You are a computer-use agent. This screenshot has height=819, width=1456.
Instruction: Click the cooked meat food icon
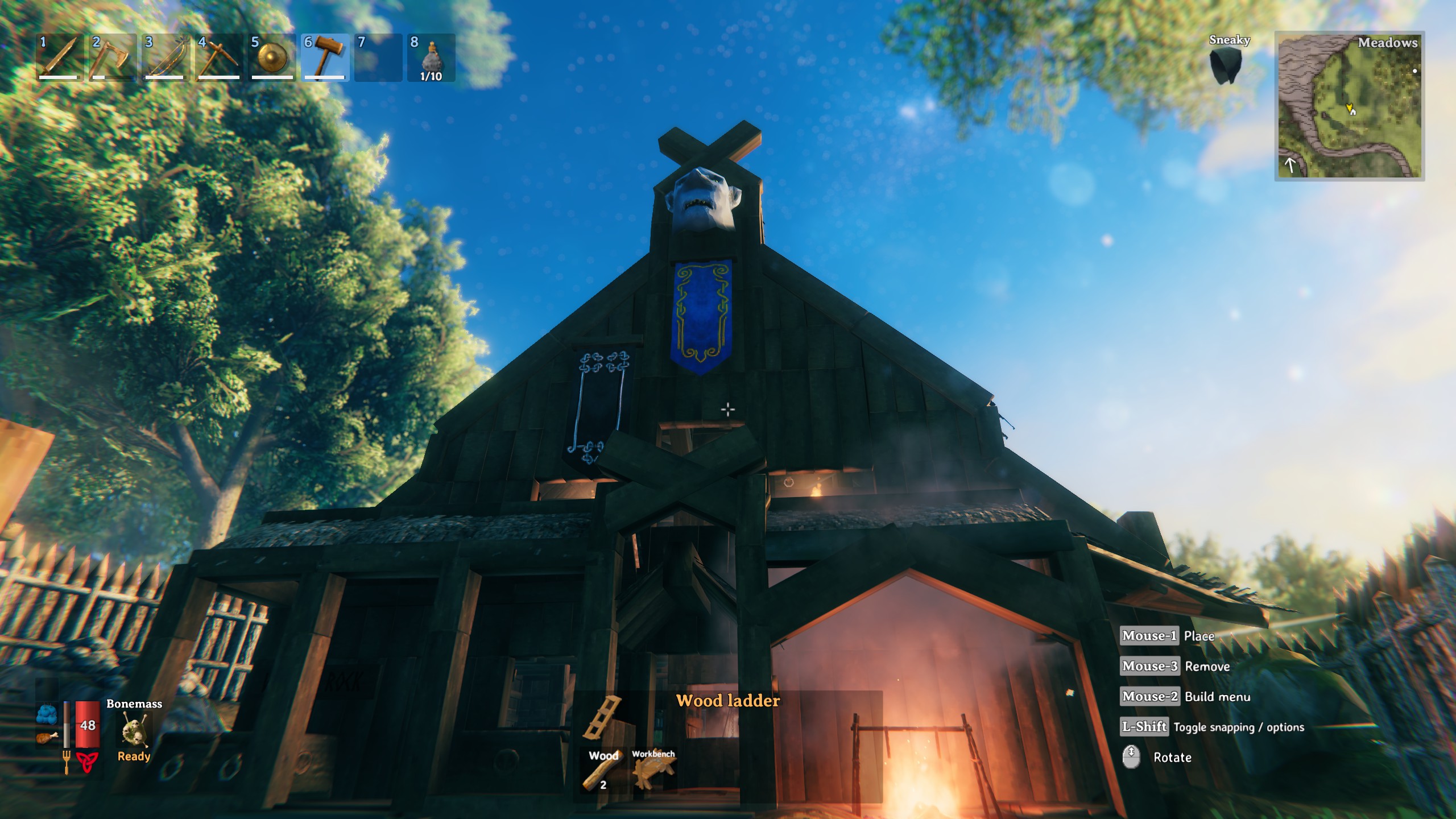coord(47,738)
